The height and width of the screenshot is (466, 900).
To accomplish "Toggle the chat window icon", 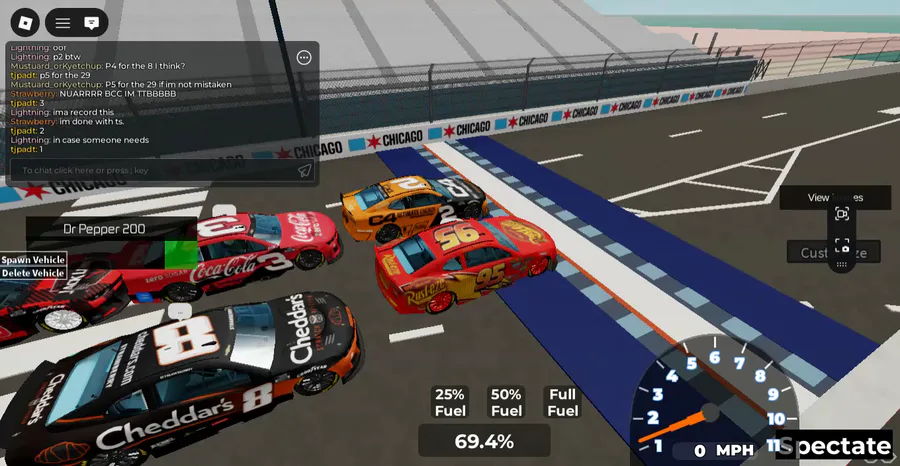I will pyautogui.click(x=91, y=21).
